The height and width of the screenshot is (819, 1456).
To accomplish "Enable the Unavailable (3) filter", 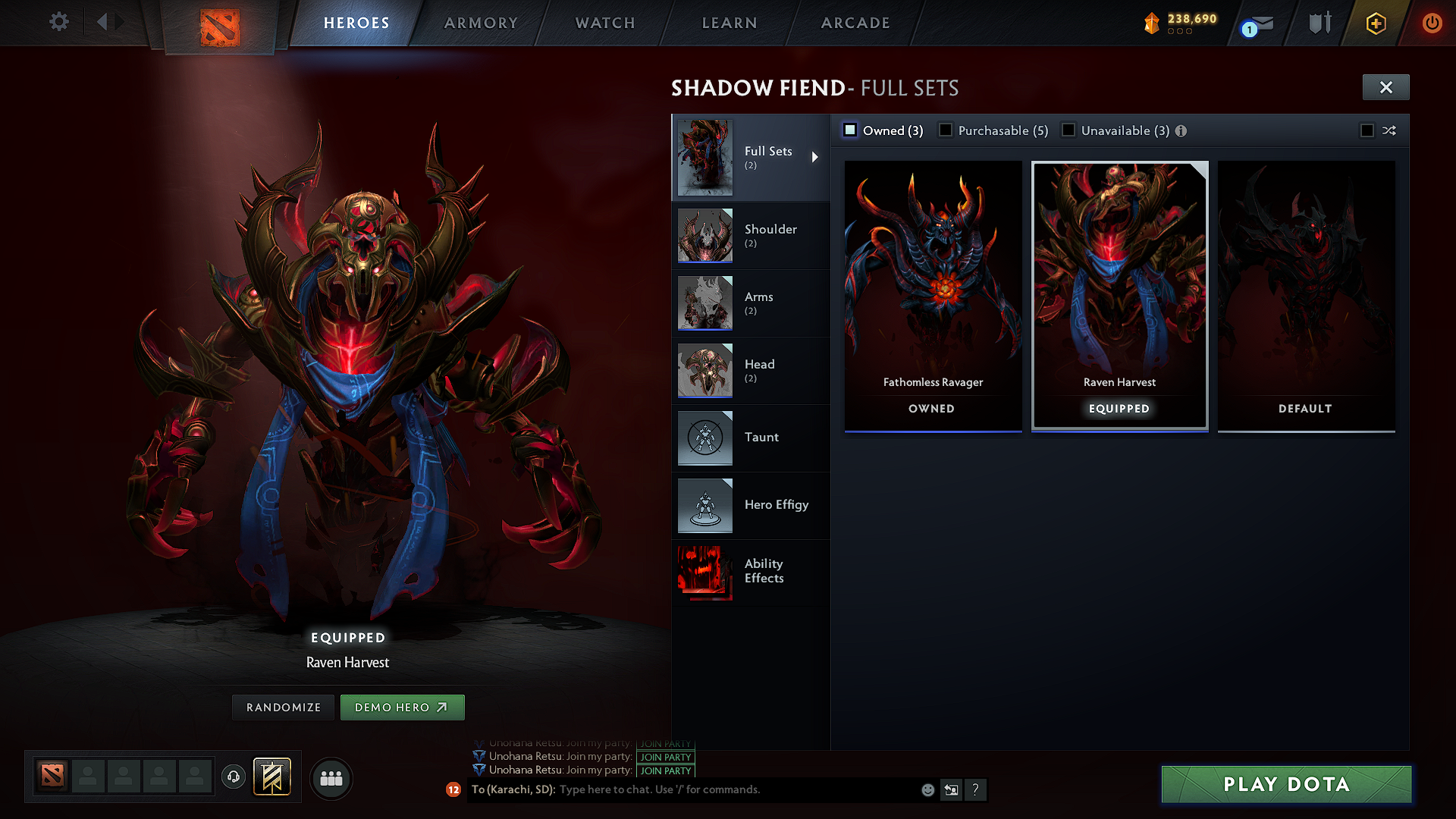I will pos(1068,130).
